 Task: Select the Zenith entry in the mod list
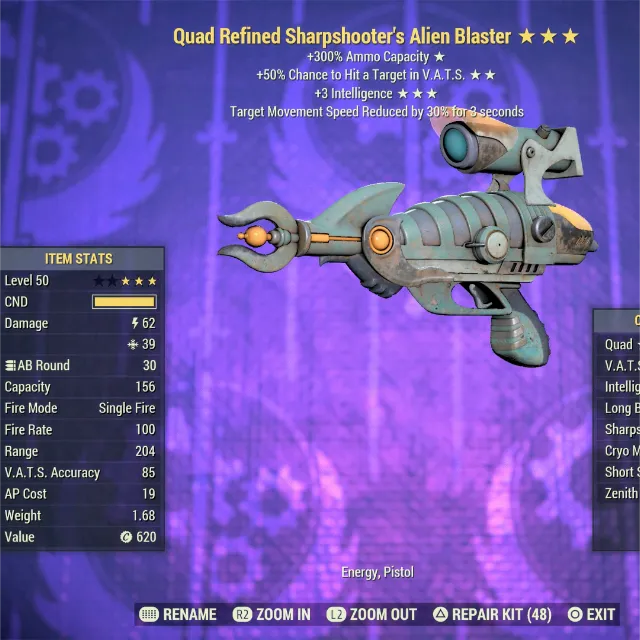621,494
